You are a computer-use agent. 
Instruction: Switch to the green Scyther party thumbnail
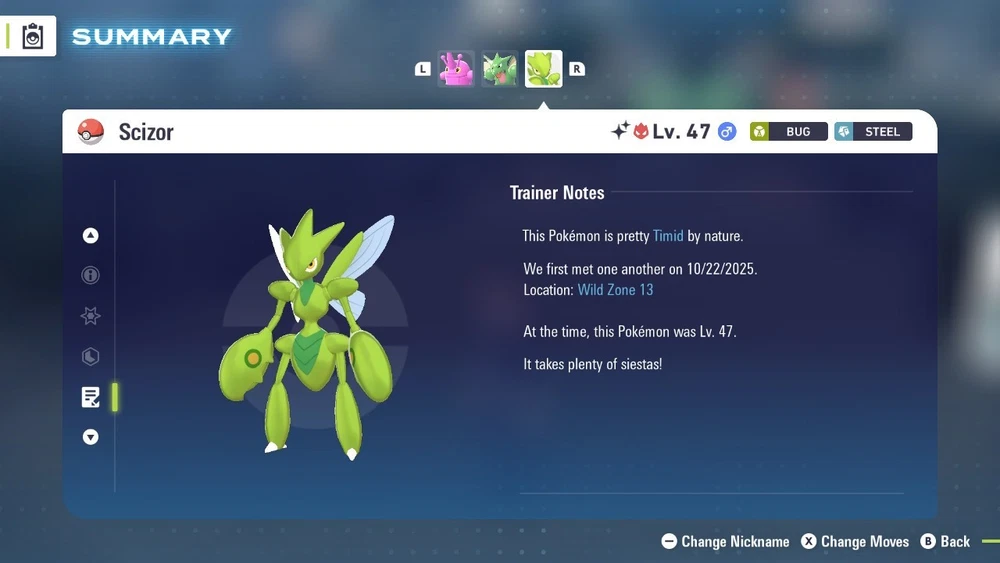pos(500,69)
